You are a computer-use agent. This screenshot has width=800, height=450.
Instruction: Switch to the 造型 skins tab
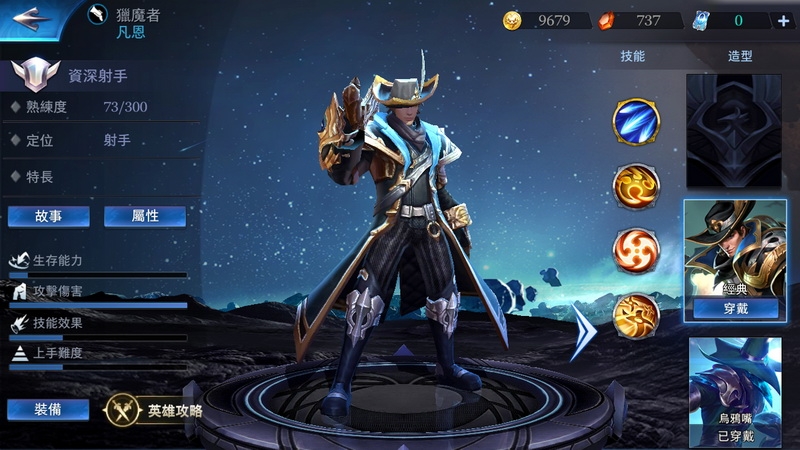741,56
